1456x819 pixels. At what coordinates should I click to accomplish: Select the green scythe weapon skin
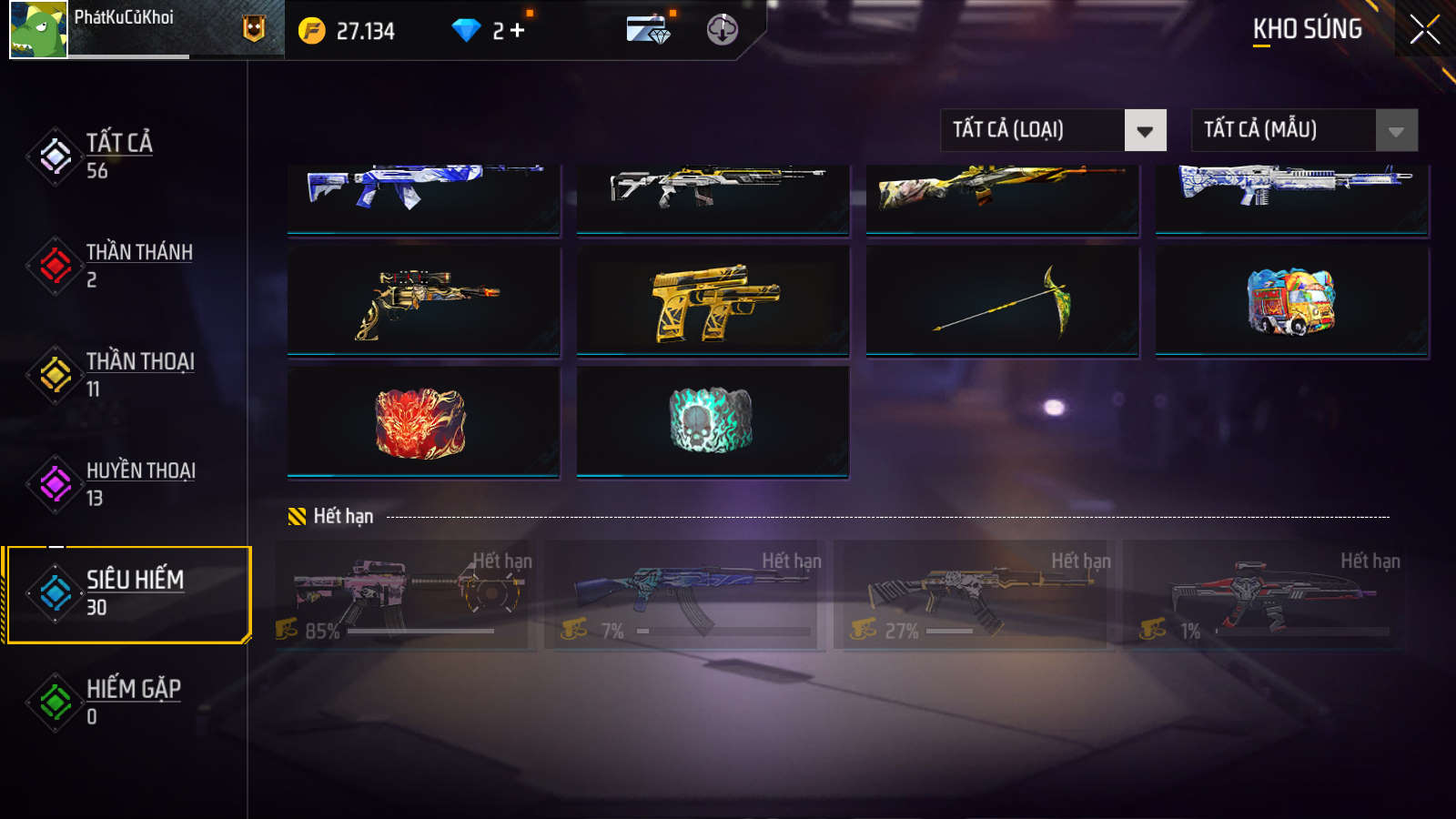click(1002, 301)
